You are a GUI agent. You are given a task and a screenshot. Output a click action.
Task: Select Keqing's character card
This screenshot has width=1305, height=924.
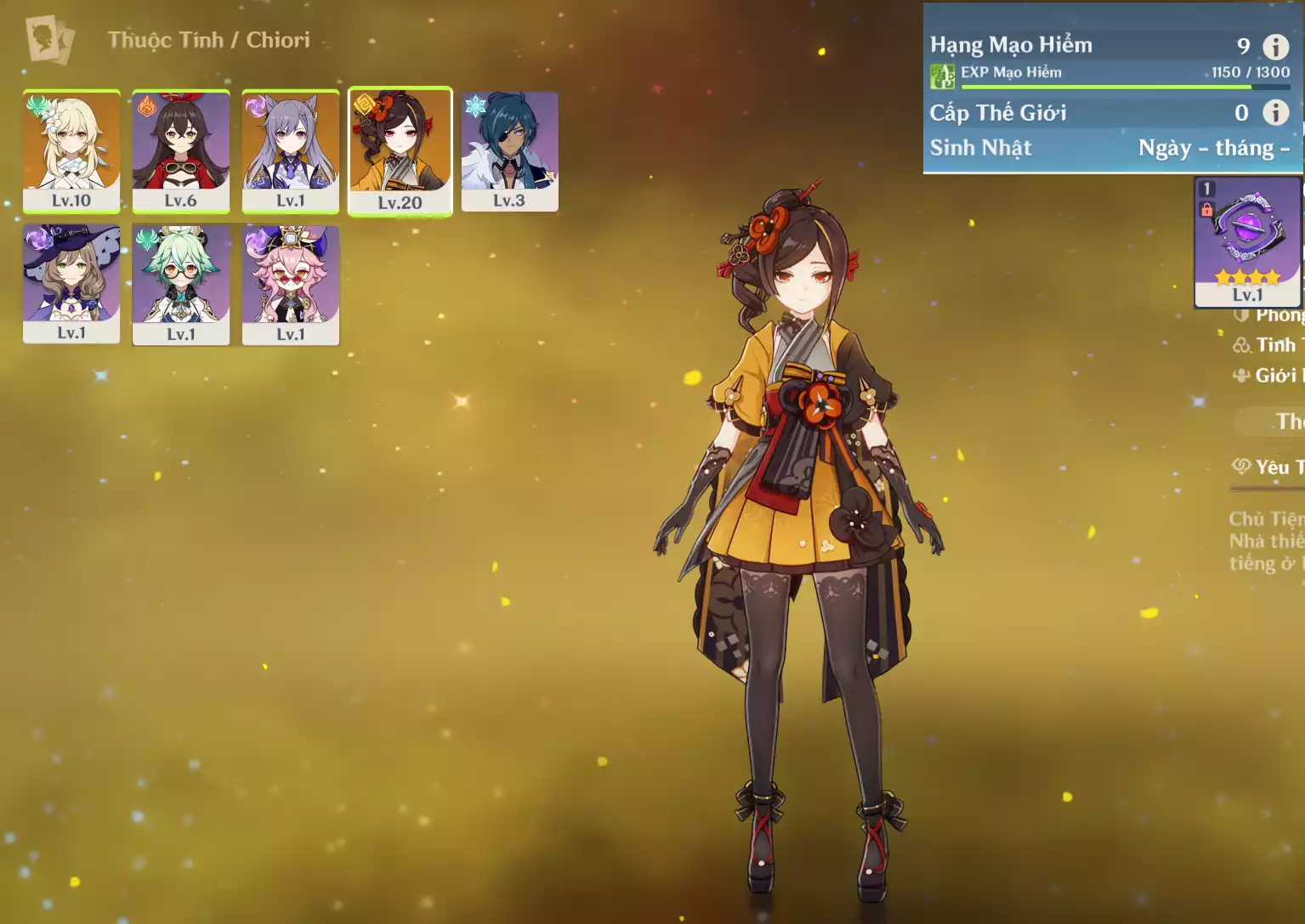291,150
